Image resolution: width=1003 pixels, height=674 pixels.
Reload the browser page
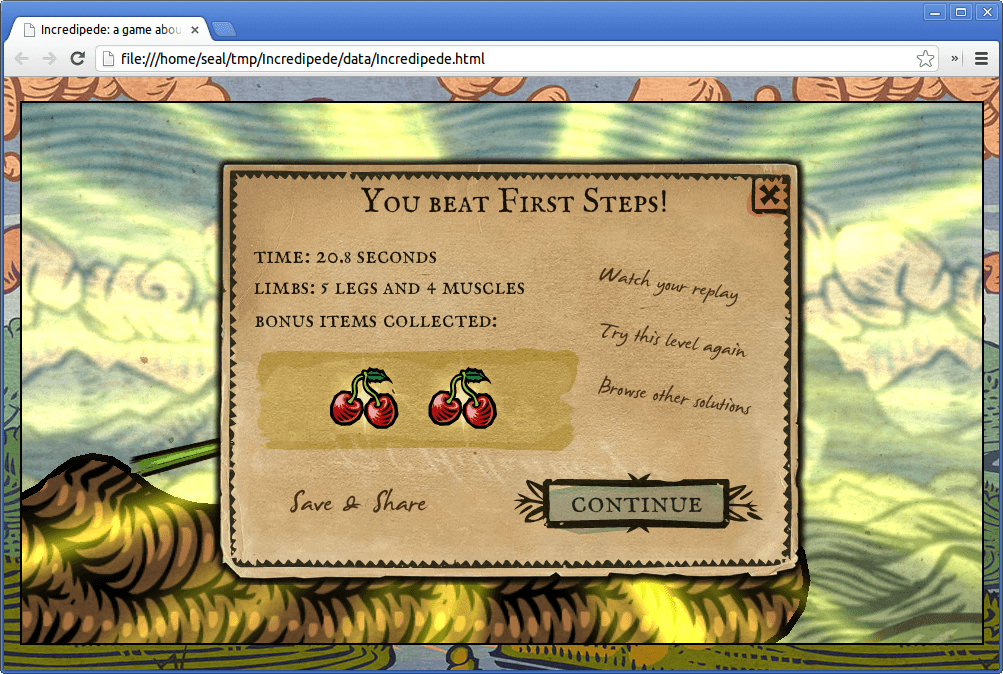click(77, 59)
